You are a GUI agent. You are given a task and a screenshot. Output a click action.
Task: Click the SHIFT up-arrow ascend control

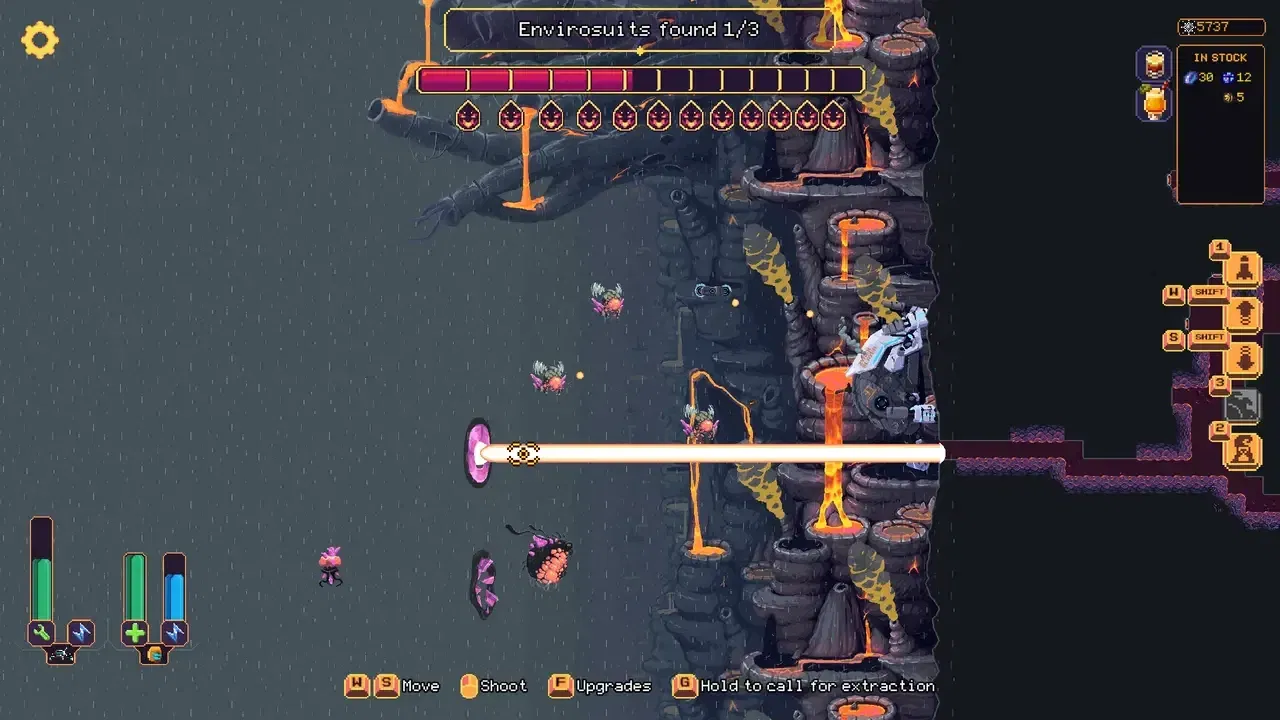point(1246,313)
